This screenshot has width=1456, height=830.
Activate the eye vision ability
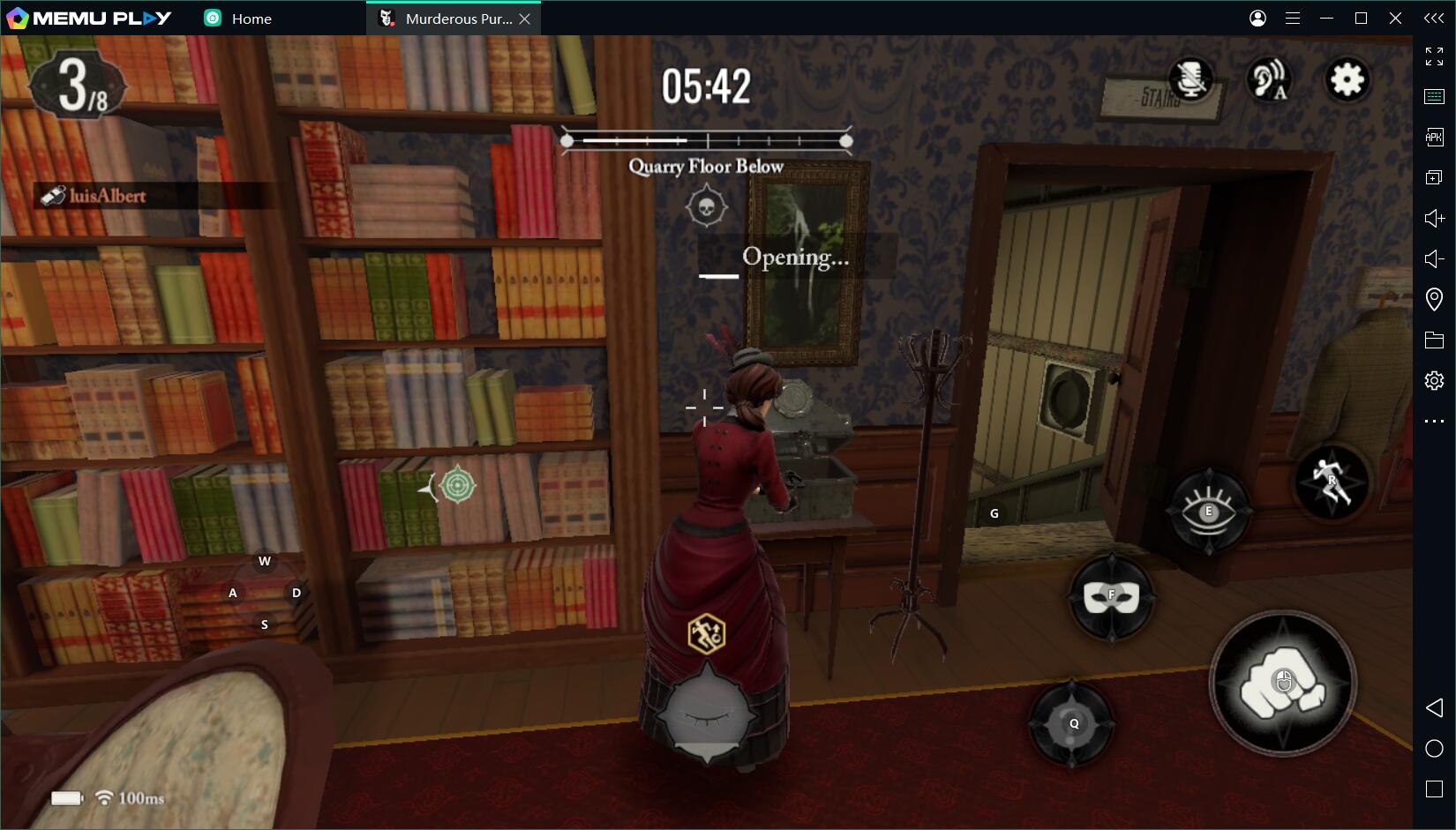tap(1208, 511)
